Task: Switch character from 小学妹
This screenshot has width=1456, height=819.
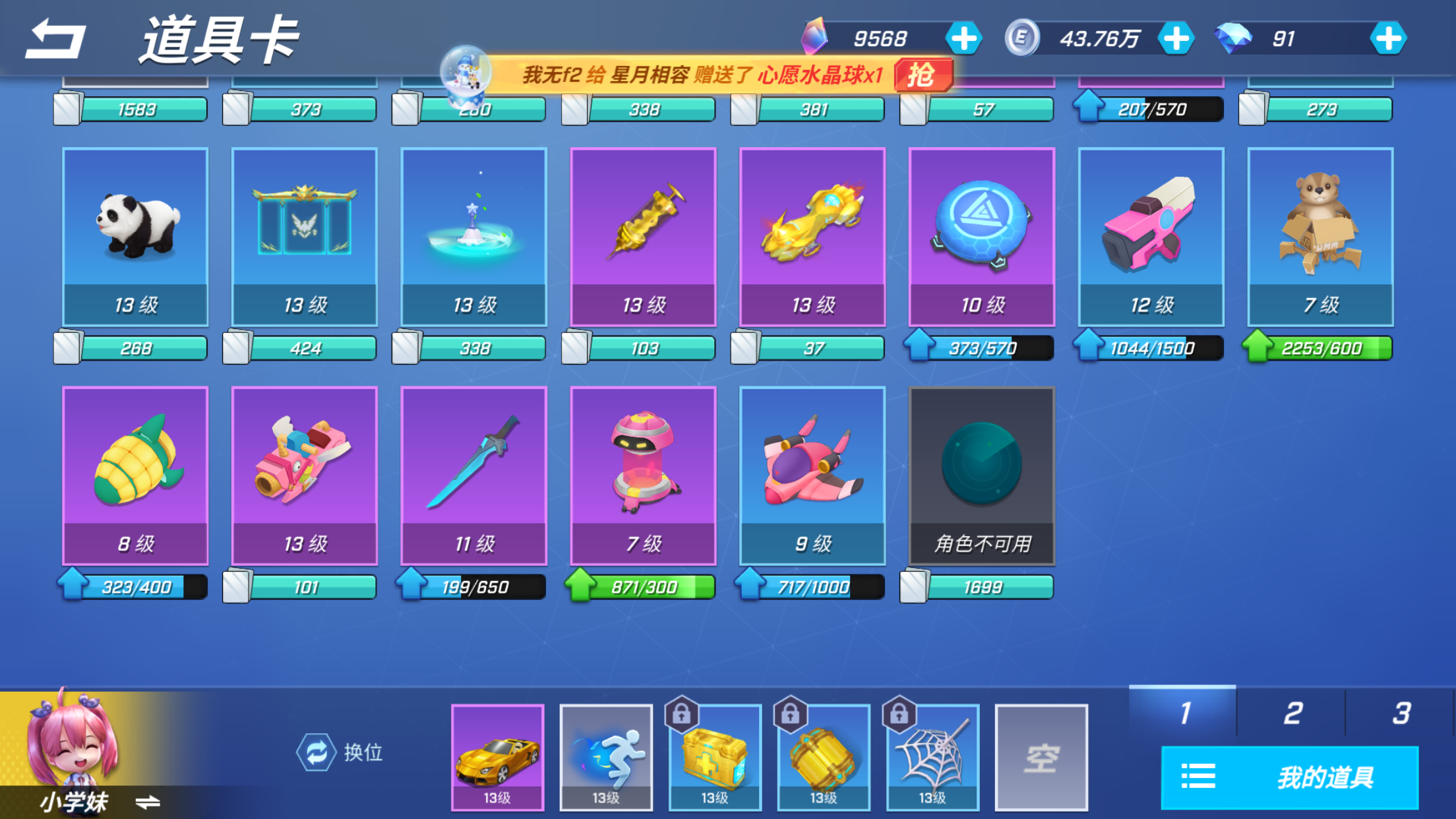Action: click(x=148, y=802)
